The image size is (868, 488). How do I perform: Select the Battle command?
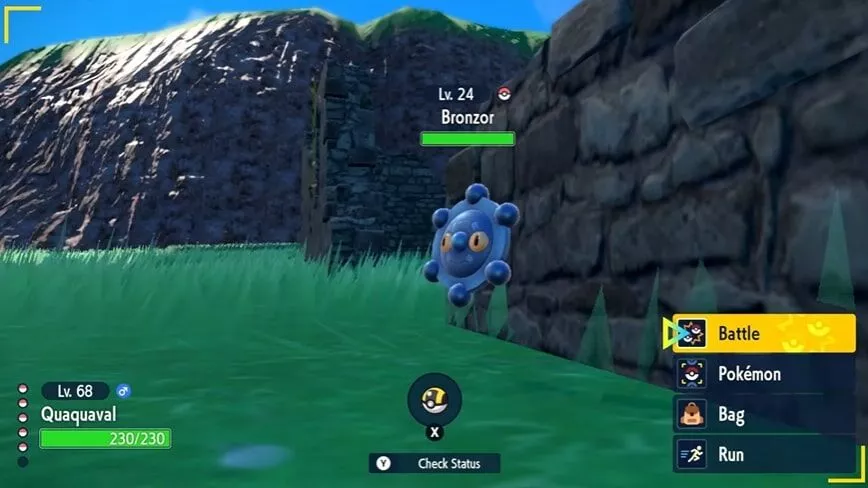coord(764,334)
